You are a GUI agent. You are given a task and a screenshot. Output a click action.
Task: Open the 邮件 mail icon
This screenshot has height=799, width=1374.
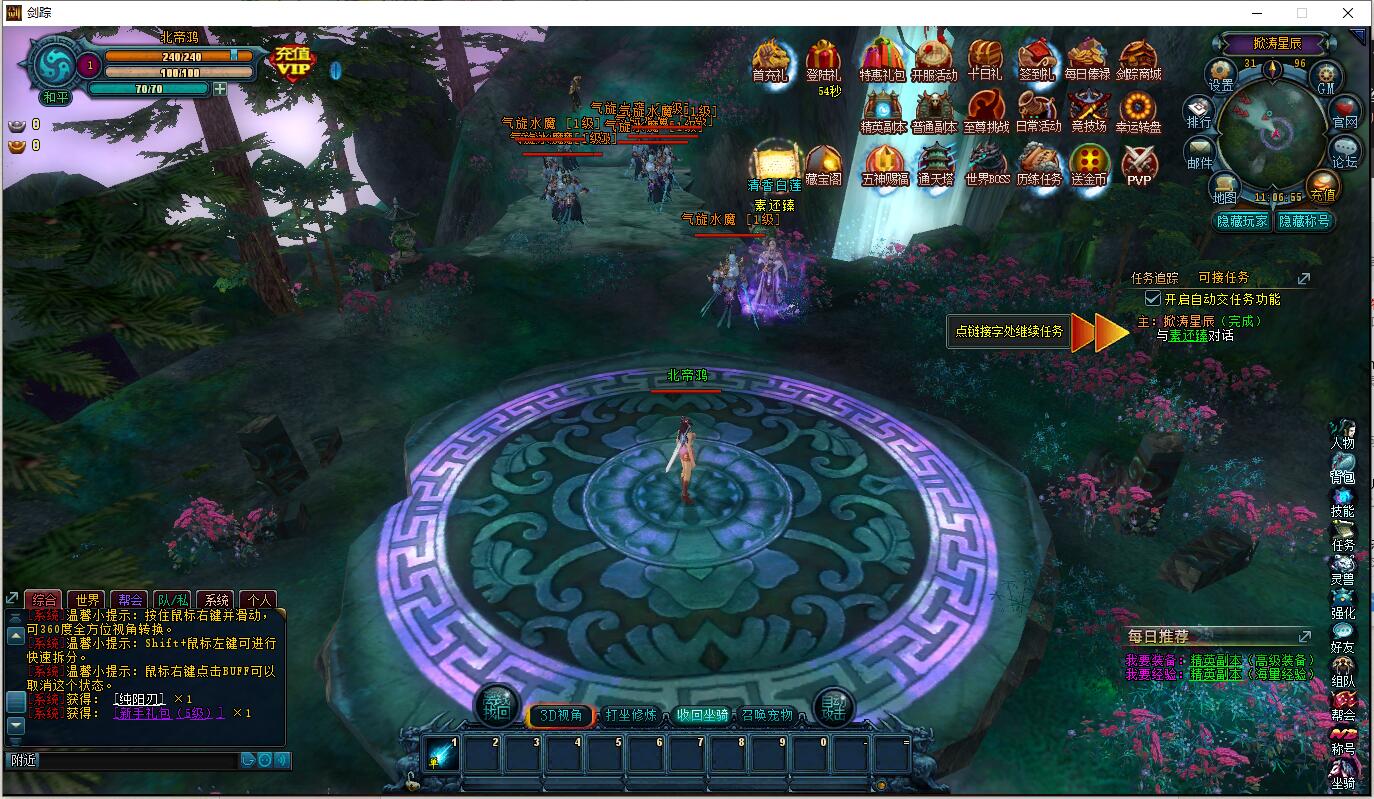(x=1199, y=153)
